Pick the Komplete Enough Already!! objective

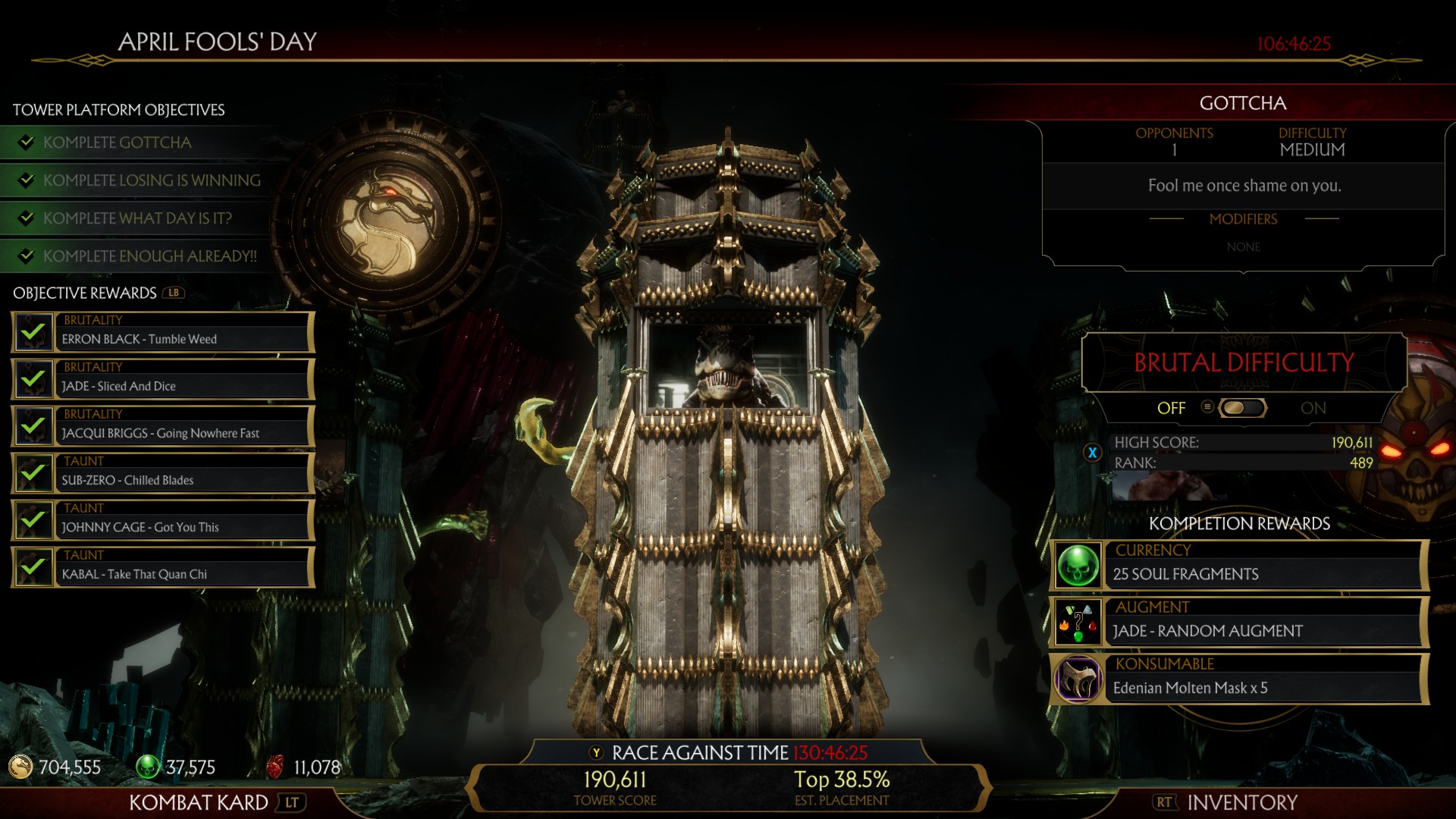(149, 256)
